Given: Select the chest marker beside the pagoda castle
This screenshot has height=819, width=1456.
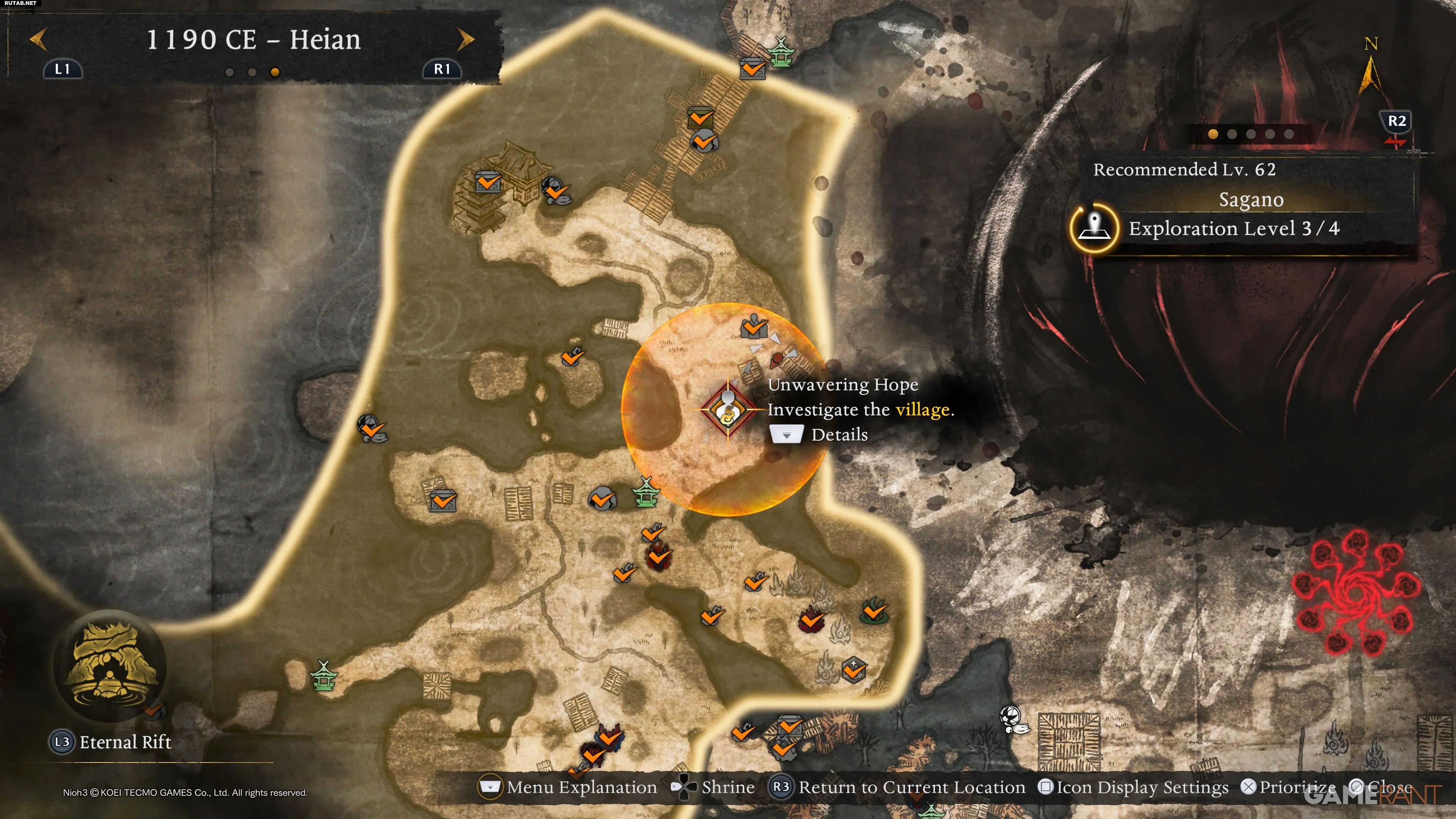Looking at the screenshot, I should pyautogui.click(x=487, y=182).
